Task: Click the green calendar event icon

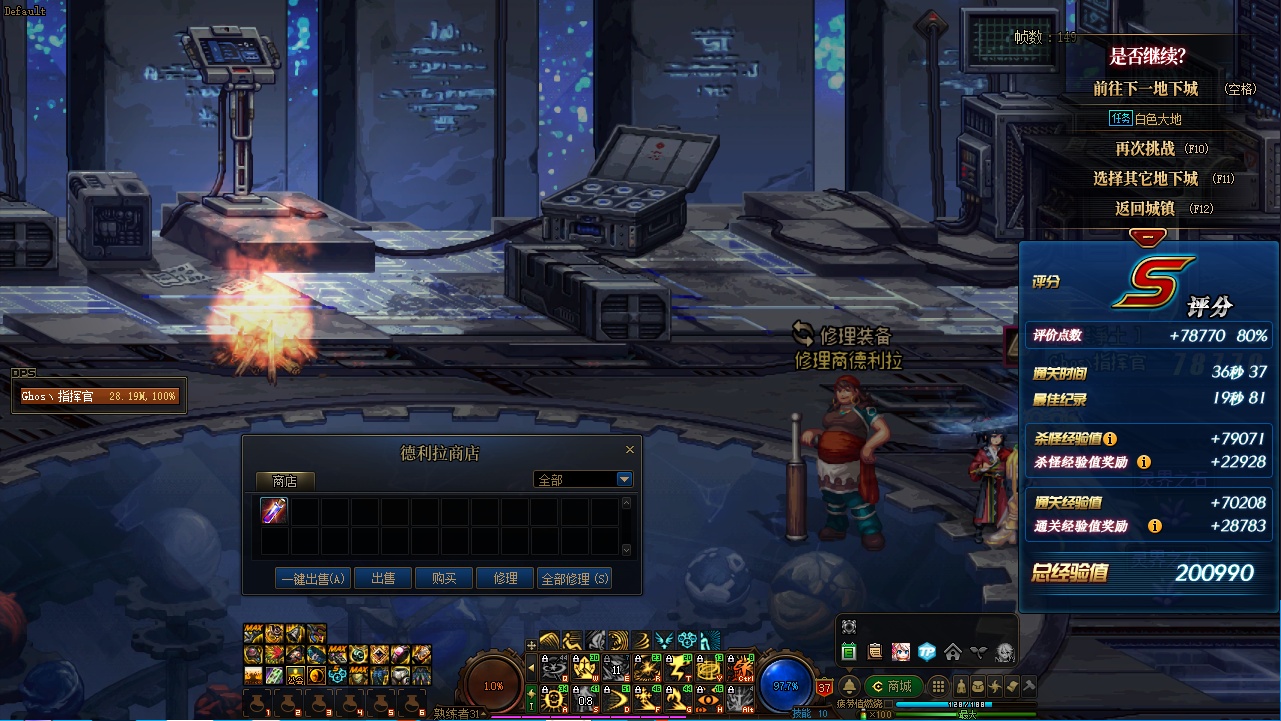Action: [x=849, y=652]
